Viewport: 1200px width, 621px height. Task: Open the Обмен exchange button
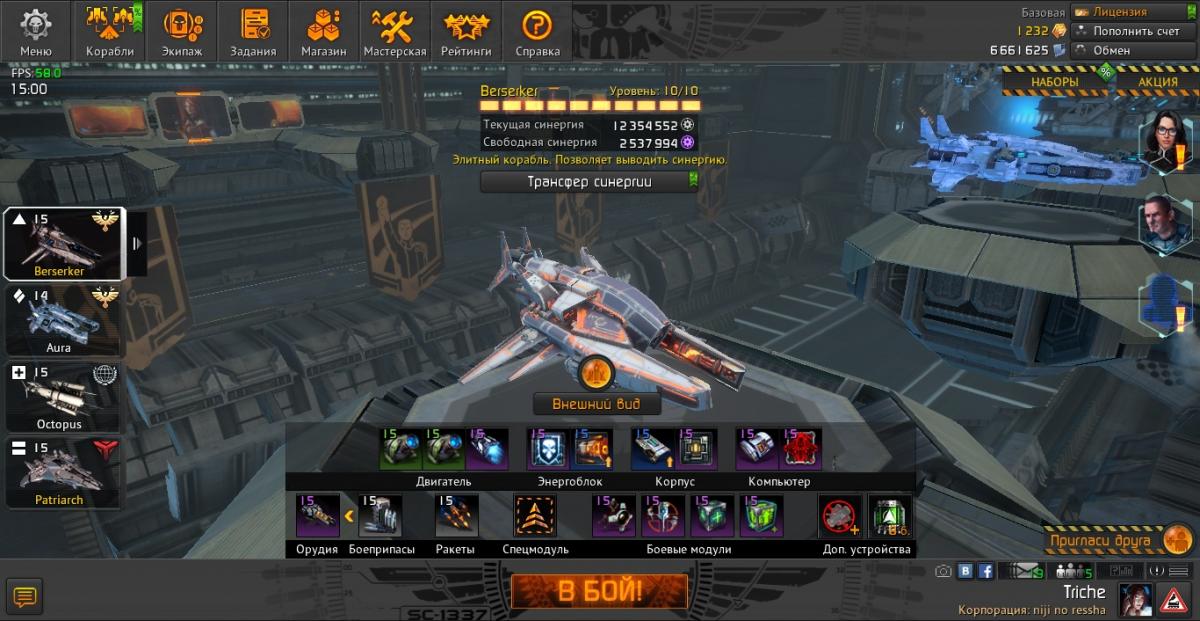click(x=1132, y=50)
